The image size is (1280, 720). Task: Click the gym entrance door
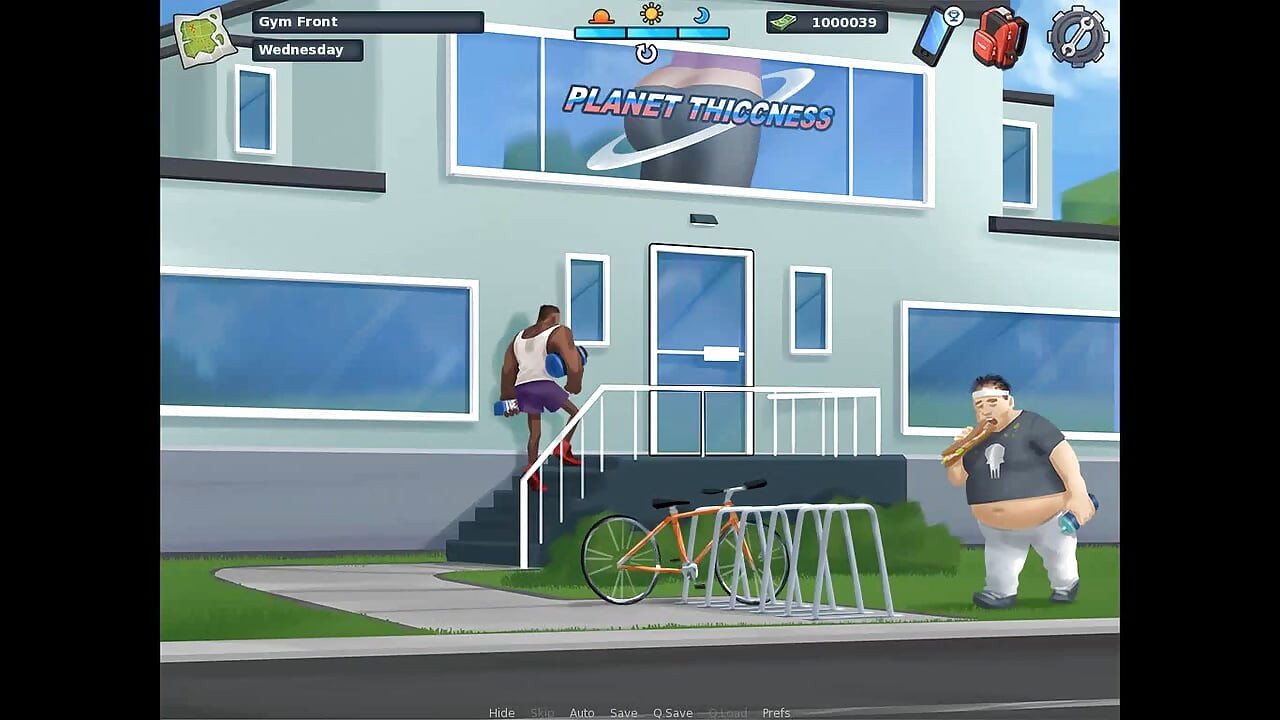[x=701, y=350]
